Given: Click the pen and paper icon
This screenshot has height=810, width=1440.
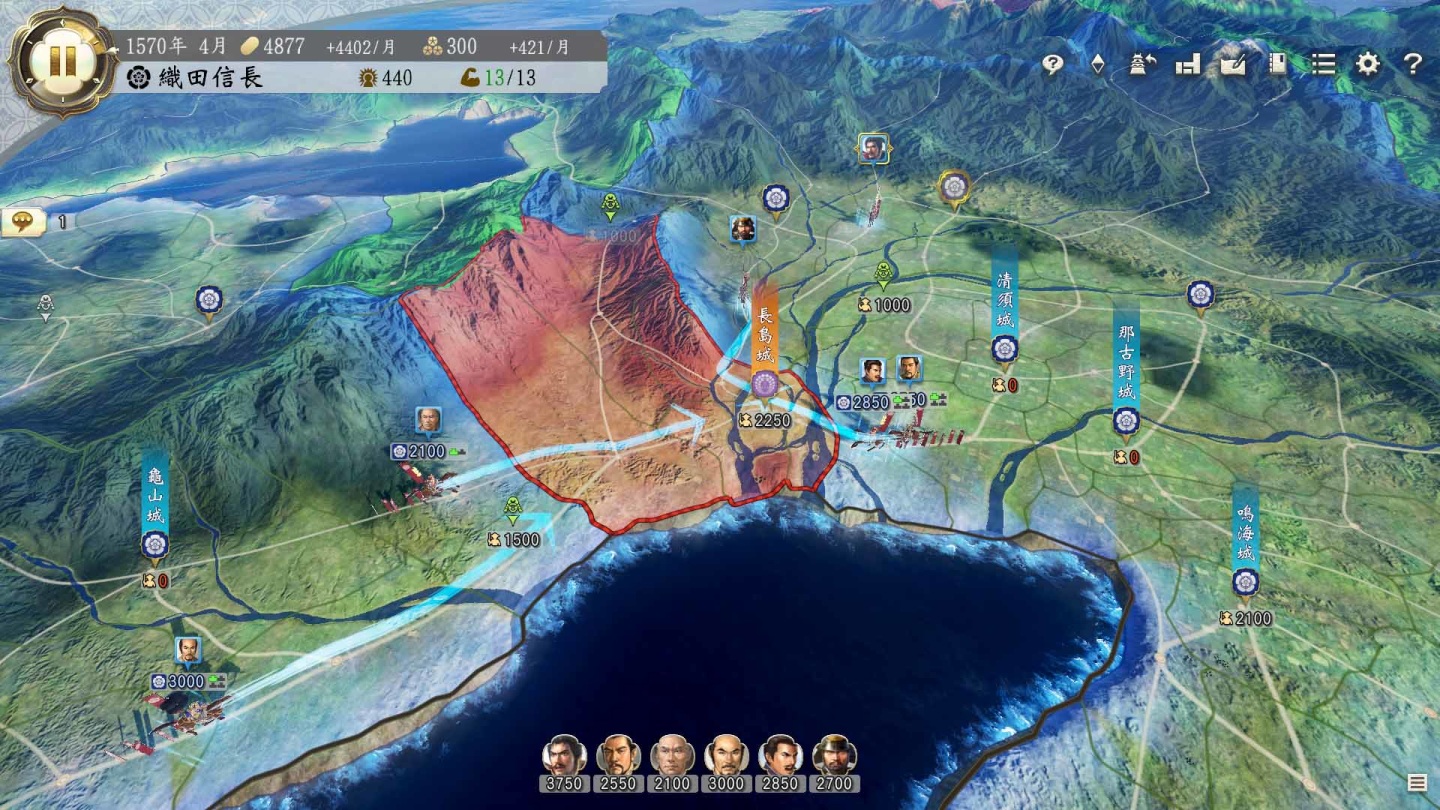Looking at the screenshot, I should pyautogui.click(x=1233, y=64).
